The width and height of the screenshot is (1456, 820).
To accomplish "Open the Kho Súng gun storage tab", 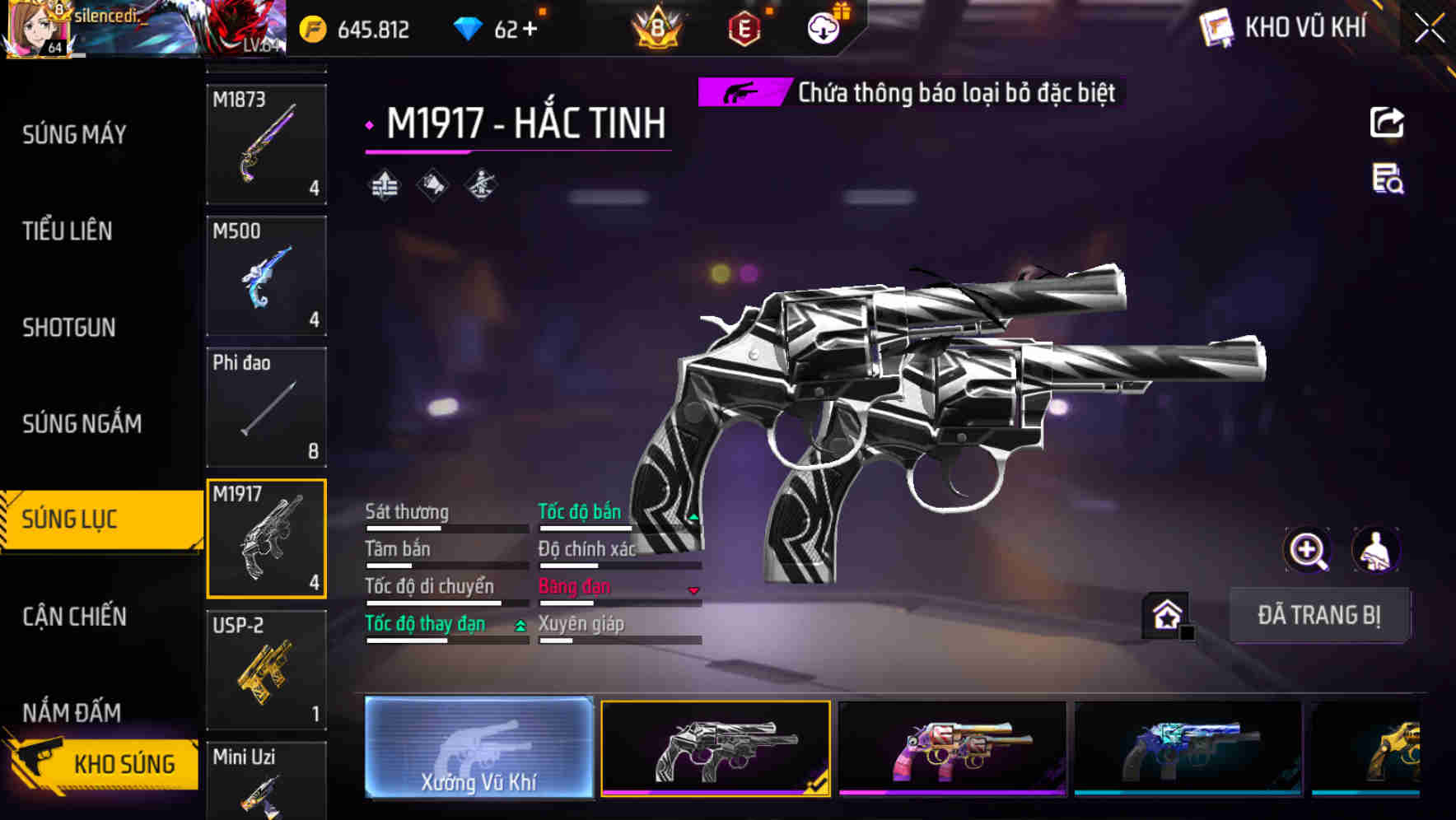I will (103, 763).
